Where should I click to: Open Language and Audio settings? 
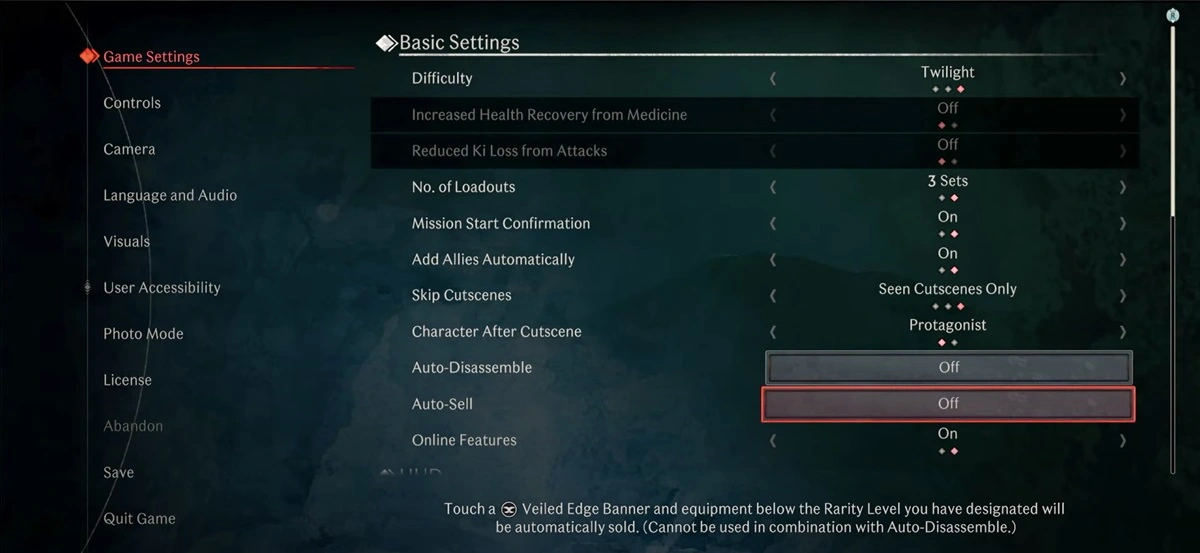click(170, 195)
